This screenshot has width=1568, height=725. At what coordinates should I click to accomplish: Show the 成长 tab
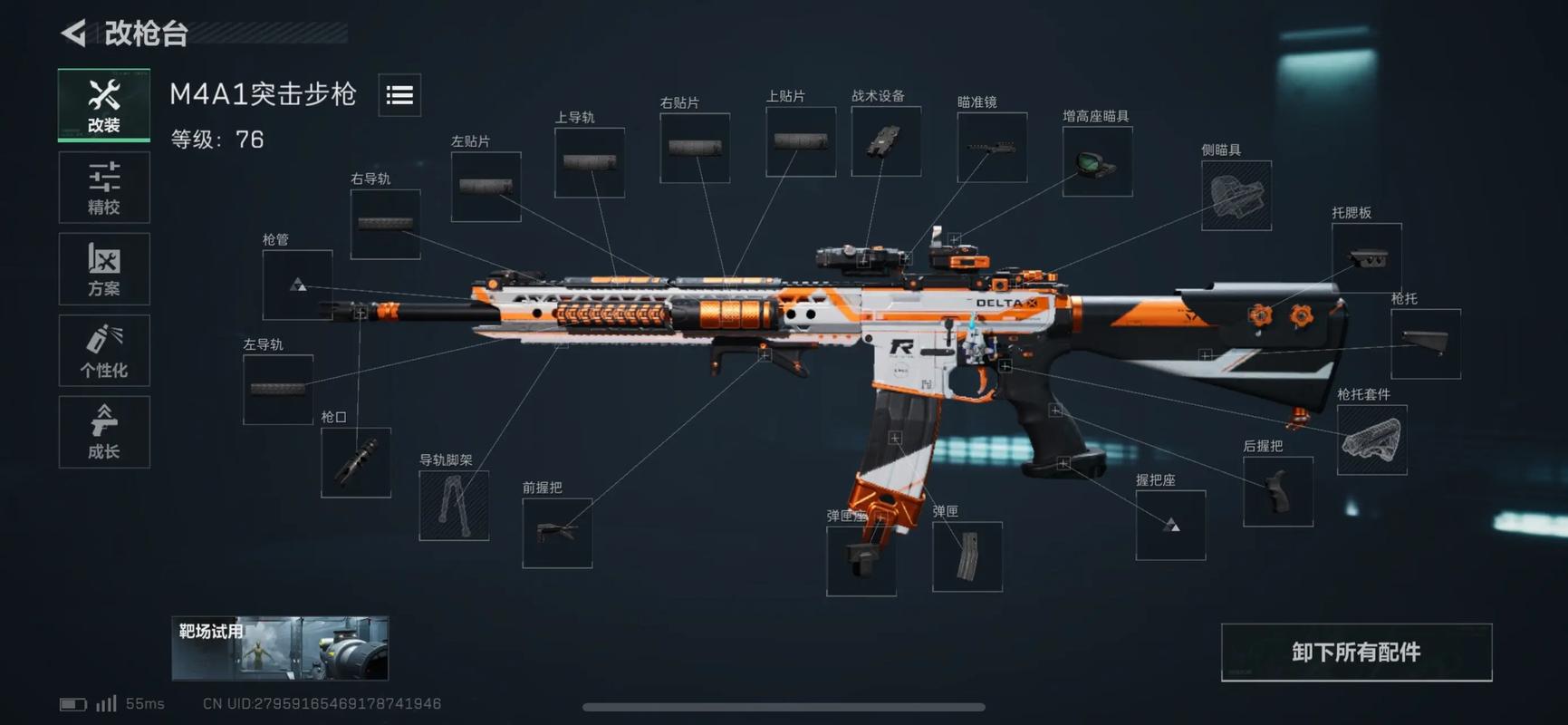pos(104,432)
